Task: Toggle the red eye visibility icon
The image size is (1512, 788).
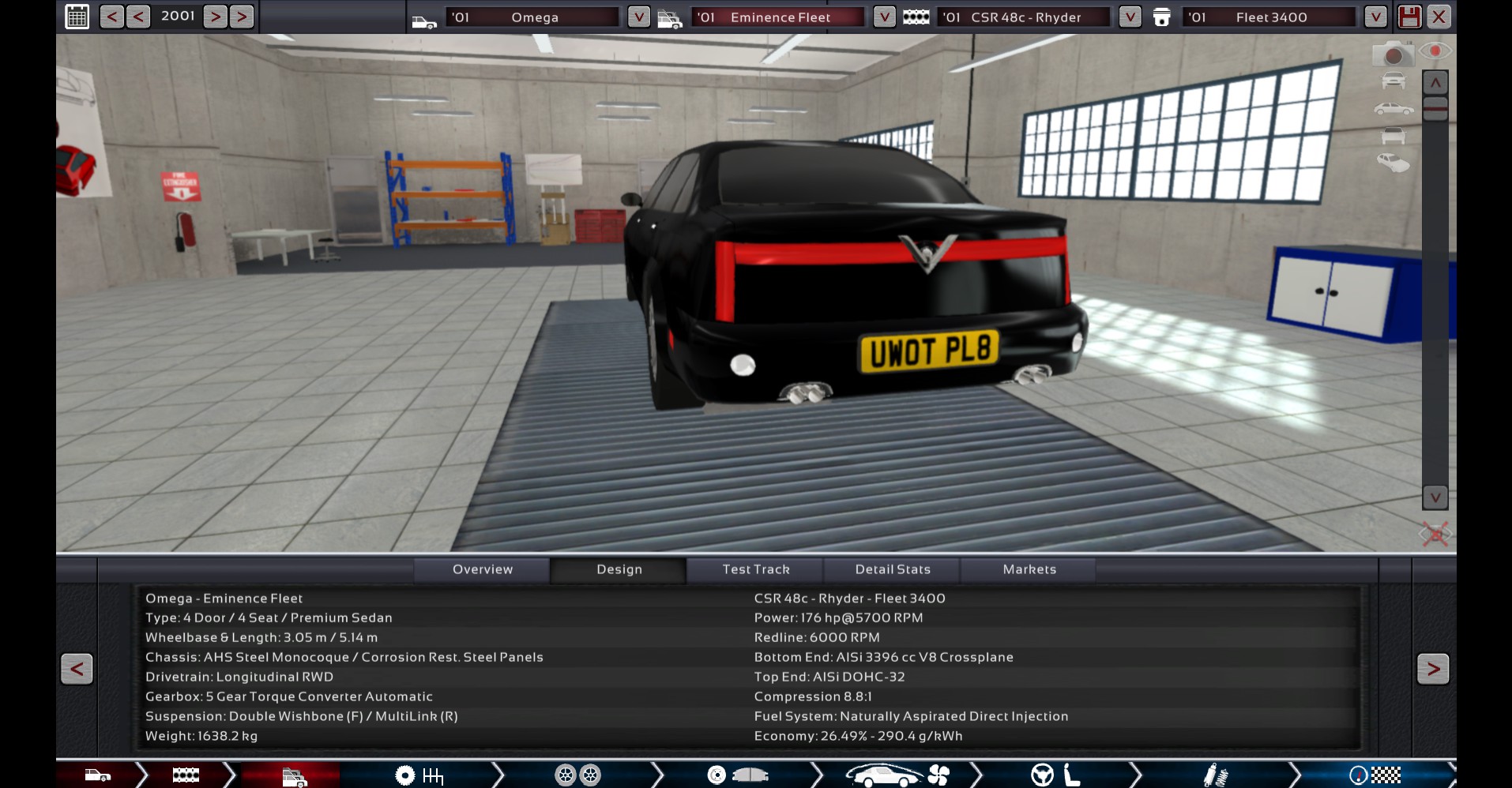Action: [1435, 51]
